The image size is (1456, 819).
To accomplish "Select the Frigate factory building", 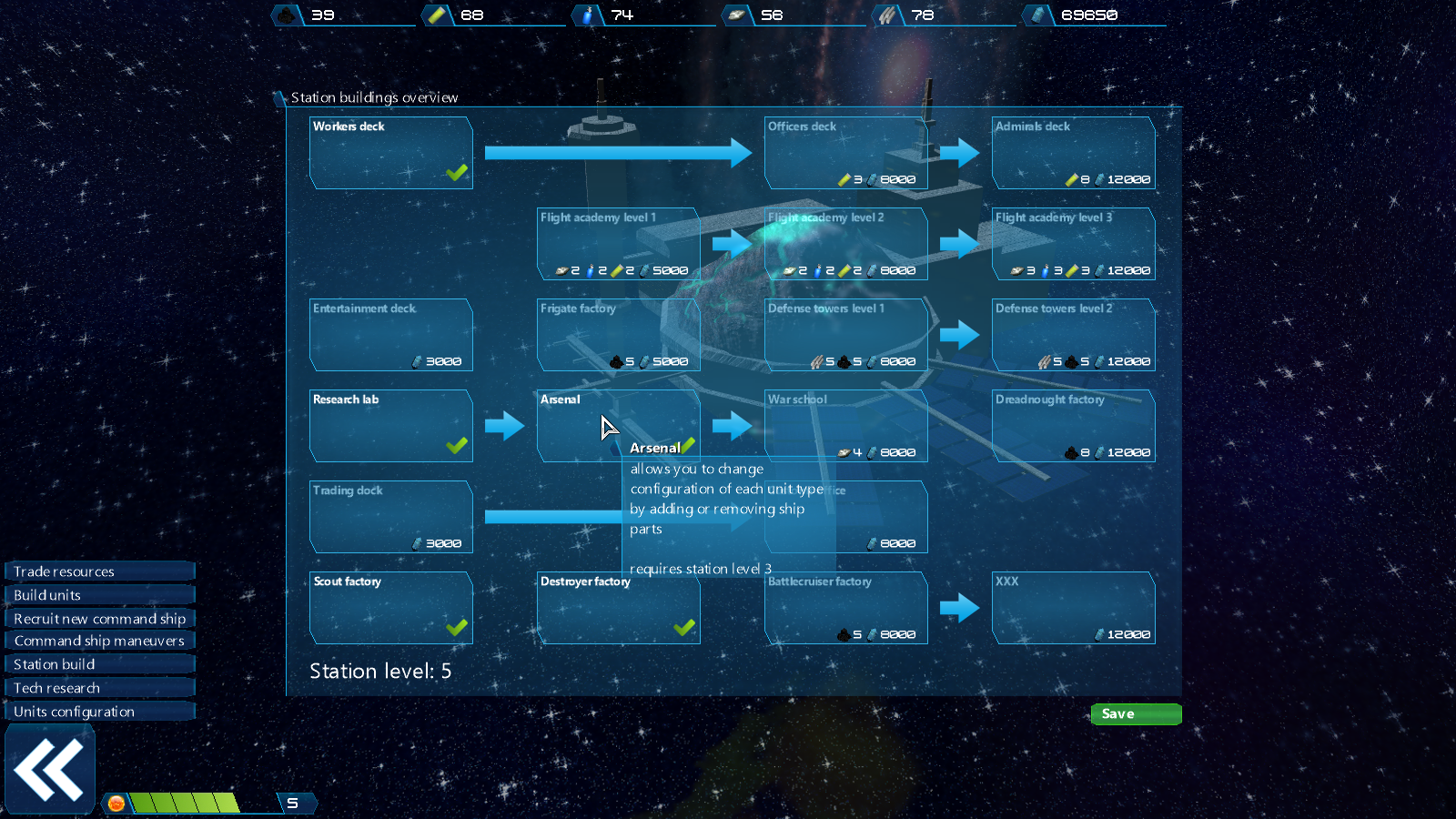I will (x=618, y=335).
